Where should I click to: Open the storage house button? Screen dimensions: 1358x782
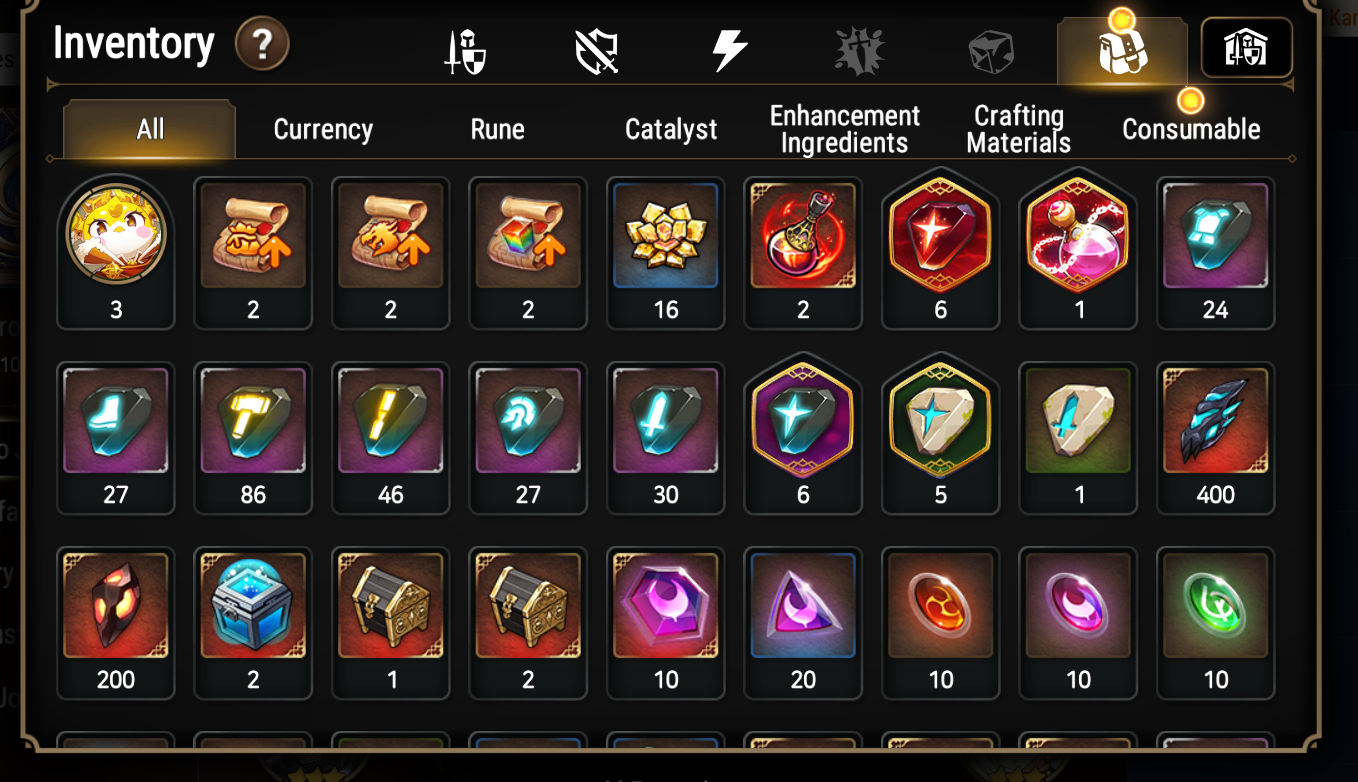[x=1246, y=48]
